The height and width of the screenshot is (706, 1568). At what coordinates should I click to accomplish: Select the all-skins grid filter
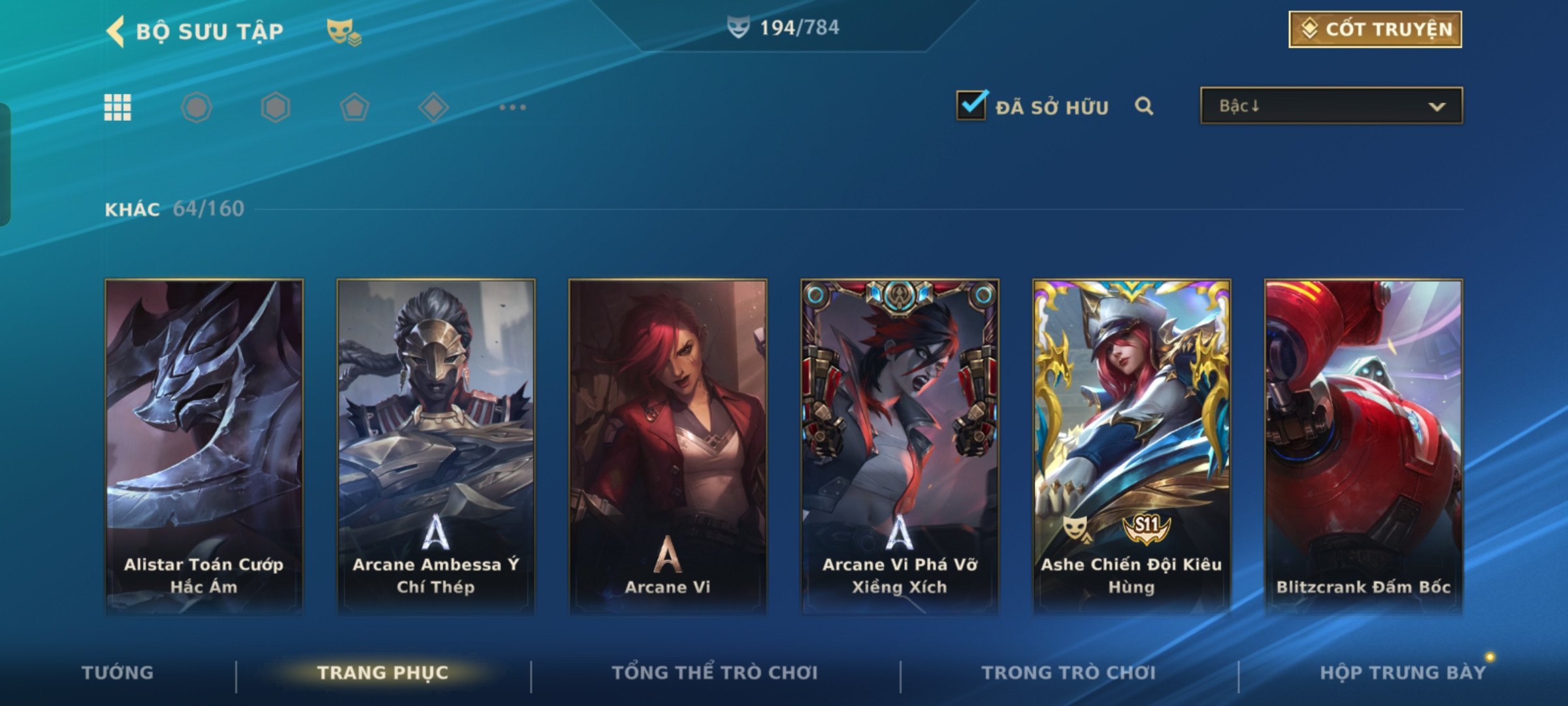tap(118, 107)
